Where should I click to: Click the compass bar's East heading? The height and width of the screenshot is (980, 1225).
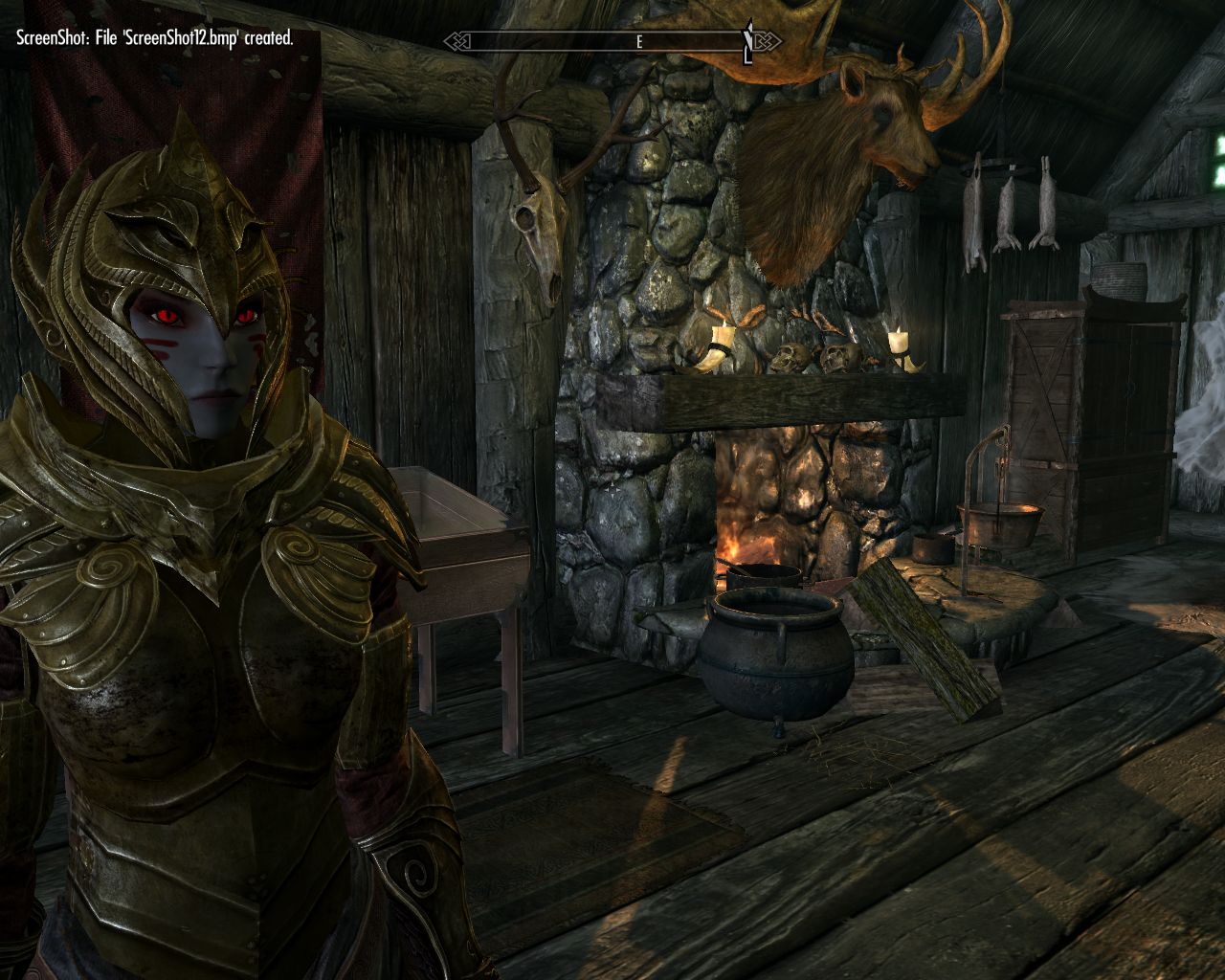coord(638,42)
